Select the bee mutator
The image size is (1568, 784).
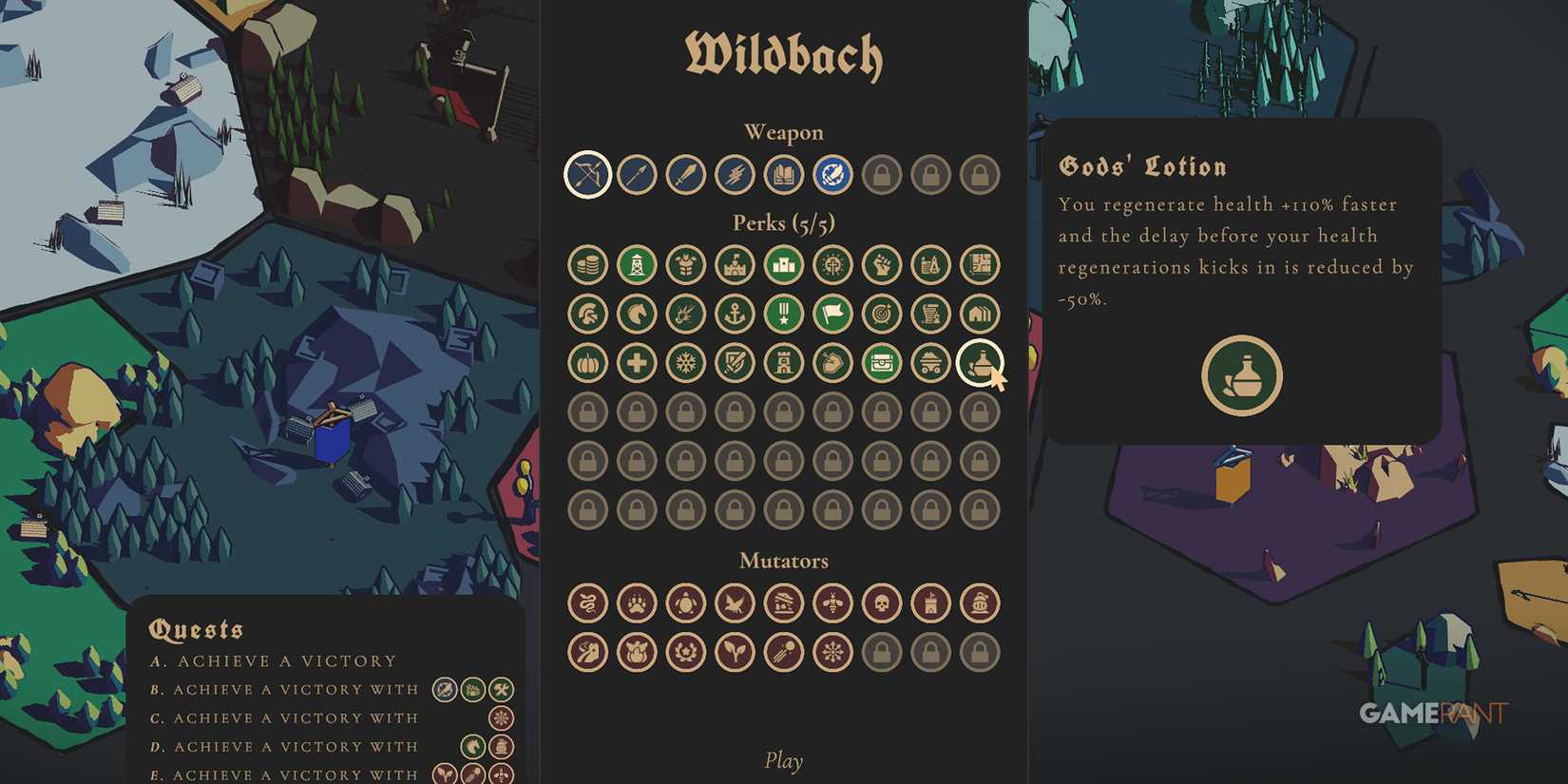pyautogui.click(x=833, y=602)
